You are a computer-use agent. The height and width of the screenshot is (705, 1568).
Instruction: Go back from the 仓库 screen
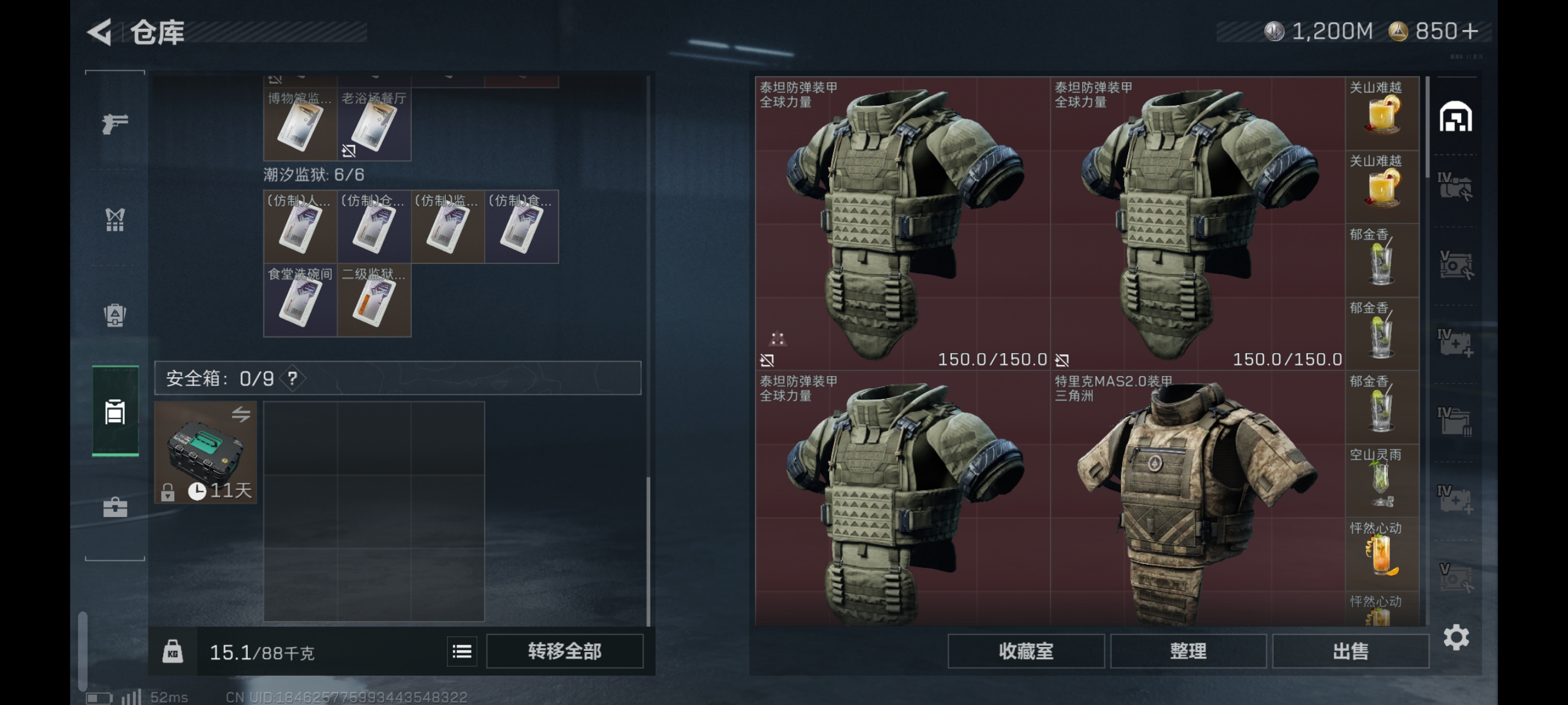[x=100, y=32]
